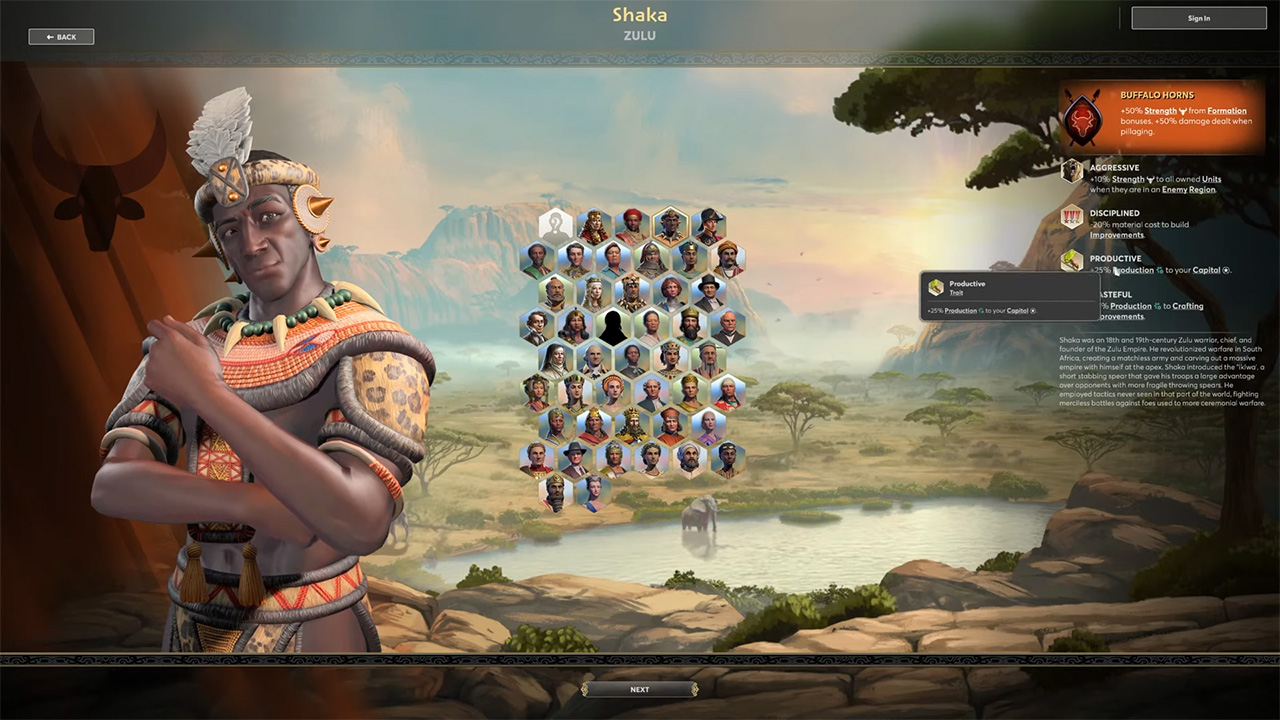The height and width of the screenshot is (720, 1280).
Task: Confirm the leader with the Next button
Action: pyautogui.click(x=639, y=689)
